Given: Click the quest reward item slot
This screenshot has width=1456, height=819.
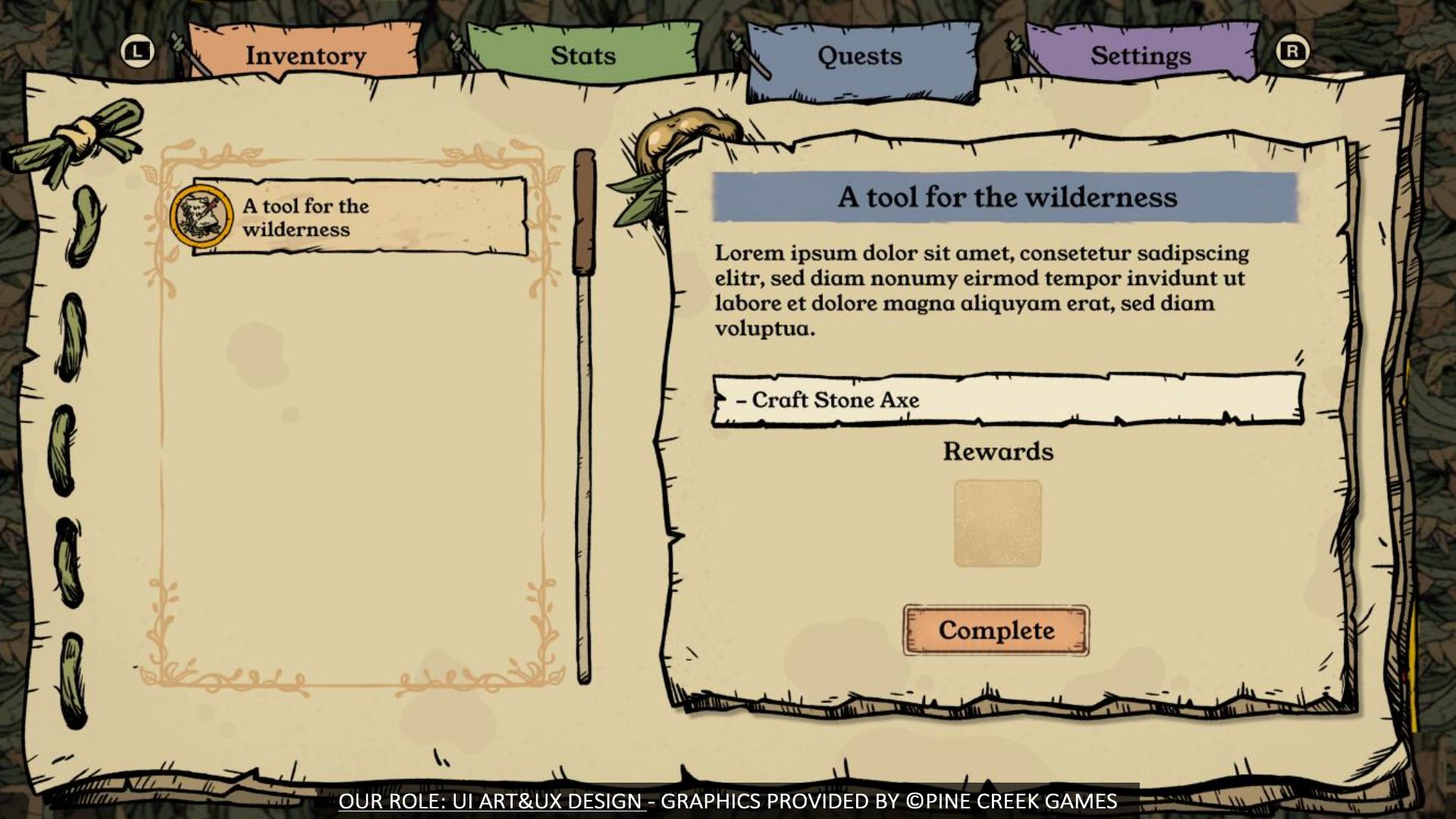Looking at the screenshot, I should 997,523.
